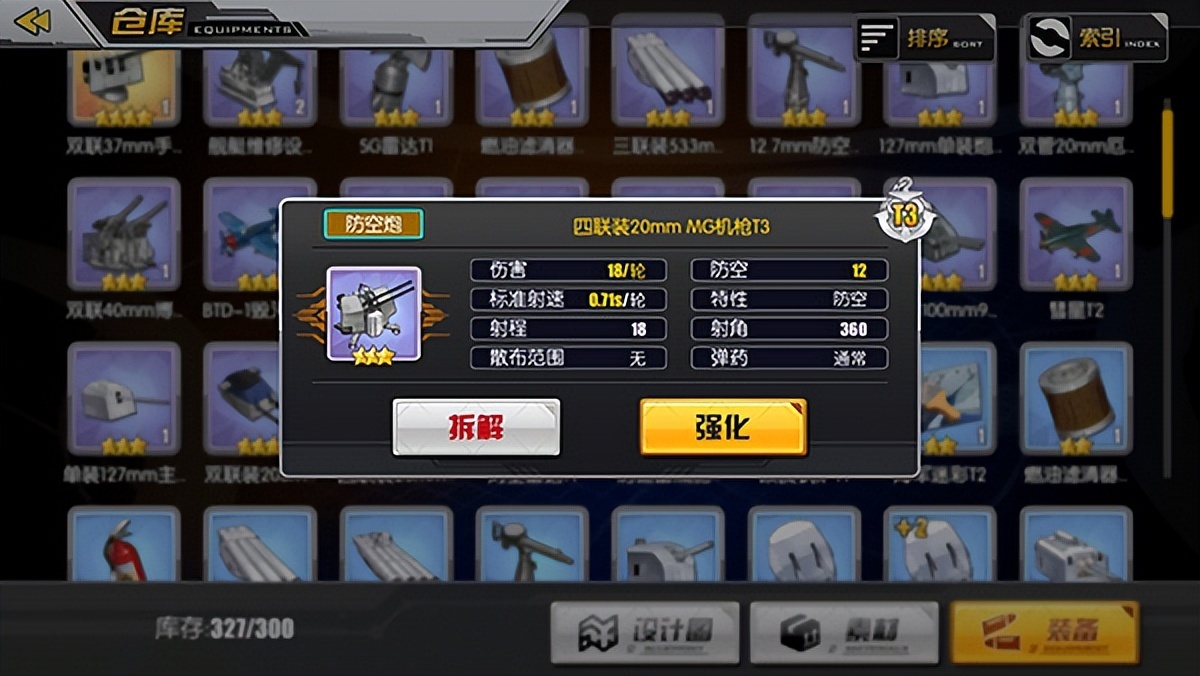Select the 127mm单装 gun slot in top row
Image resolution: width=1200 pixels, height=676 pixels.
click(x=940, y=80)
